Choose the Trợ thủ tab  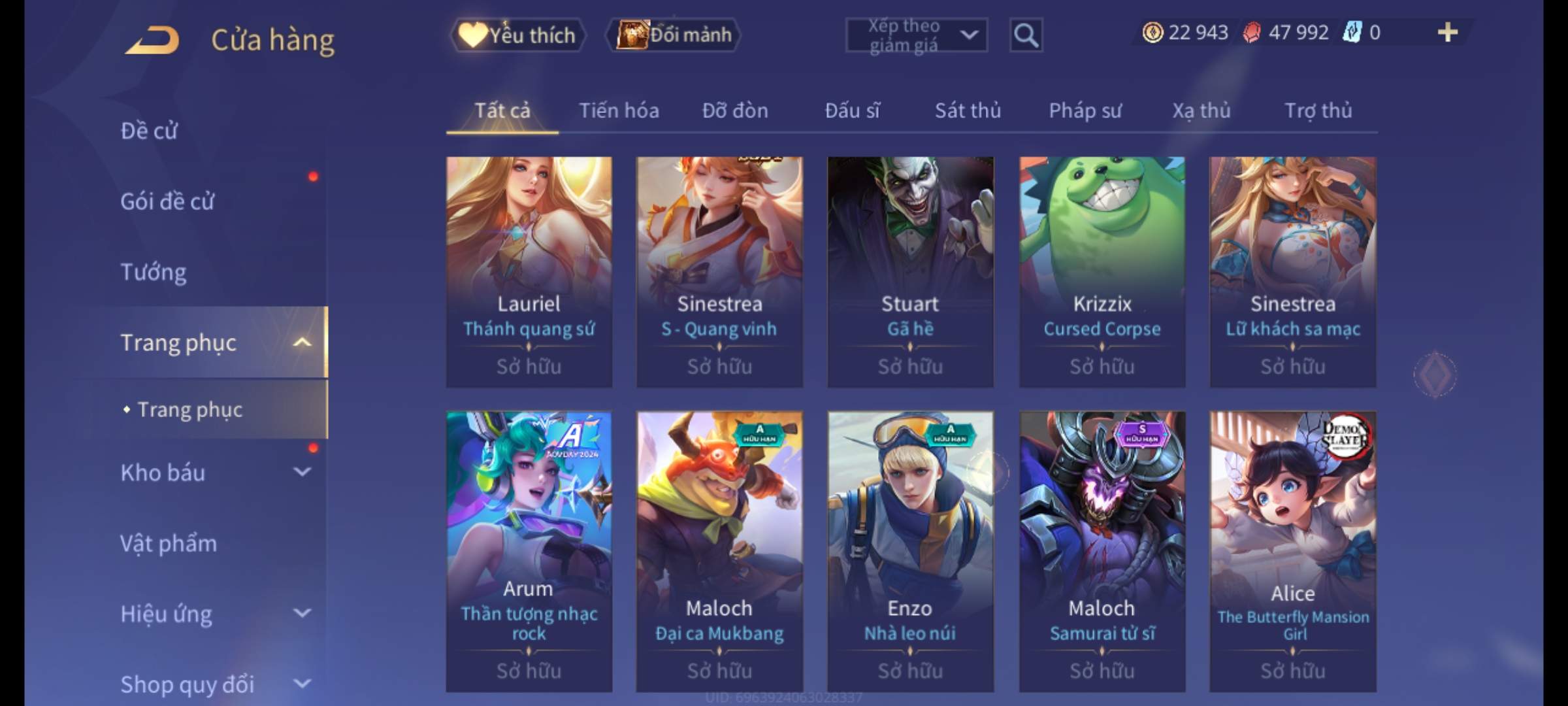[1318, 111]
